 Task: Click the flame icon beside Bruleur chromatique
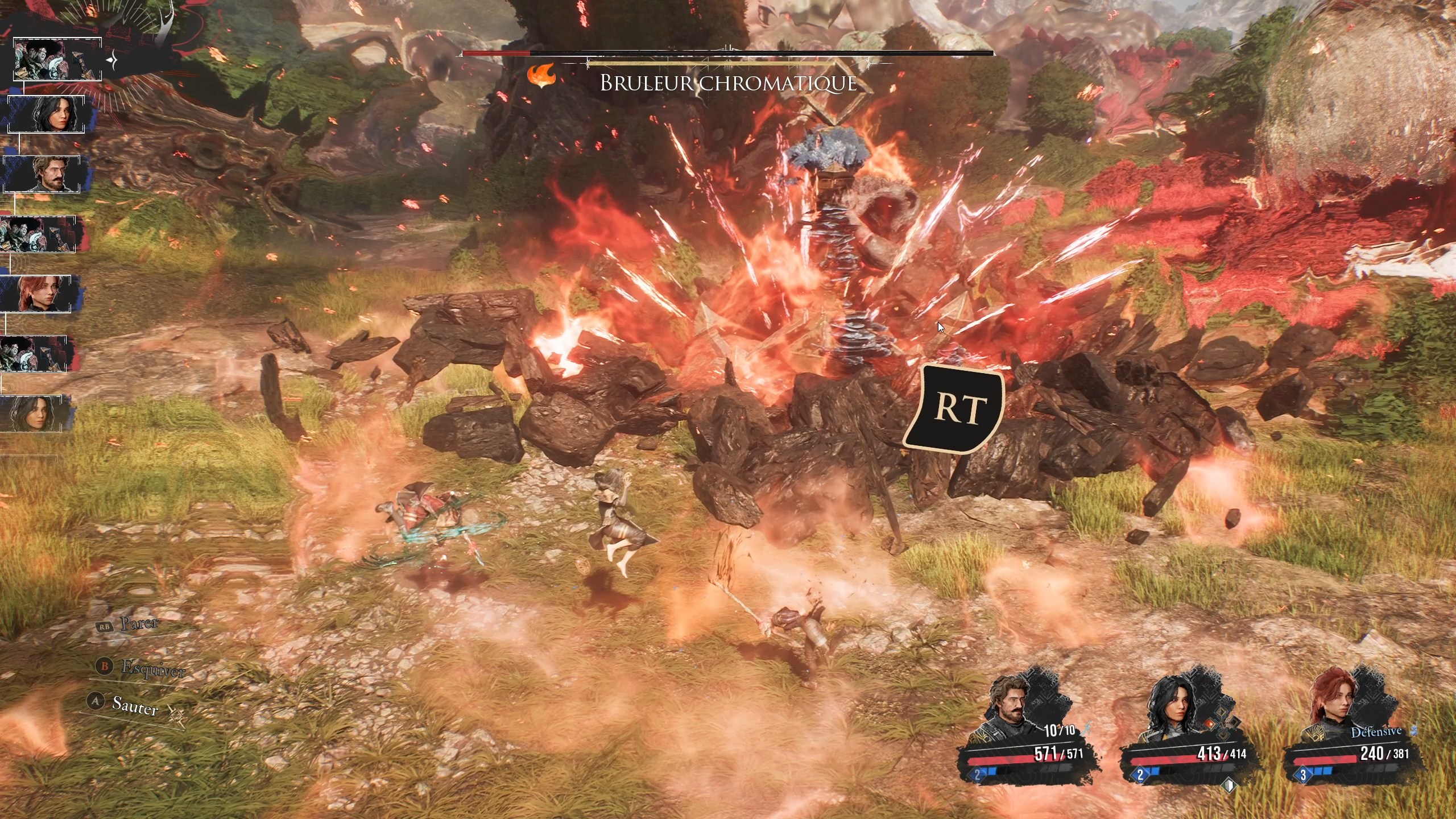coord(541,76)
